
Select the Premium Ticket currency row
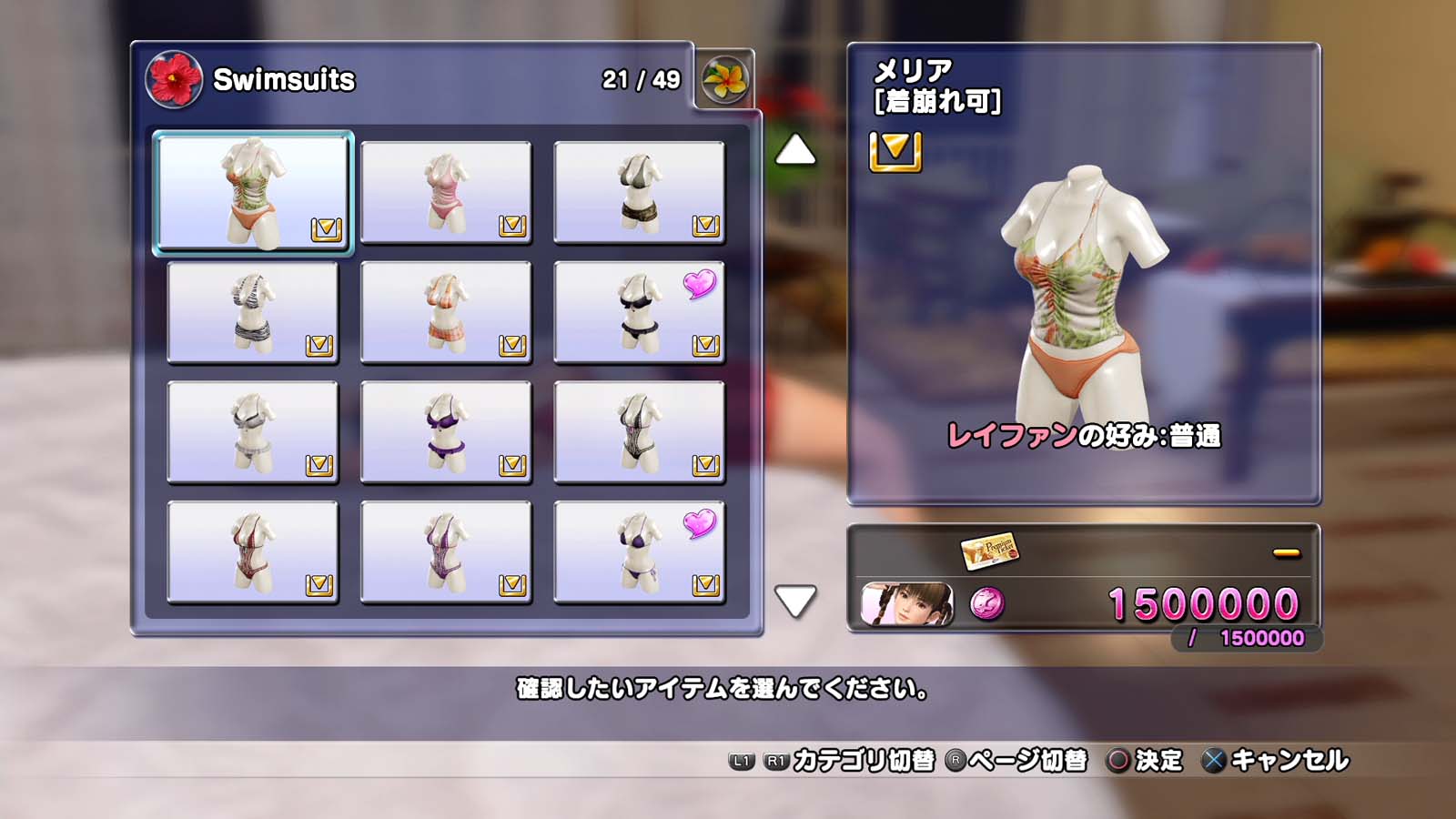point(1083,551)
